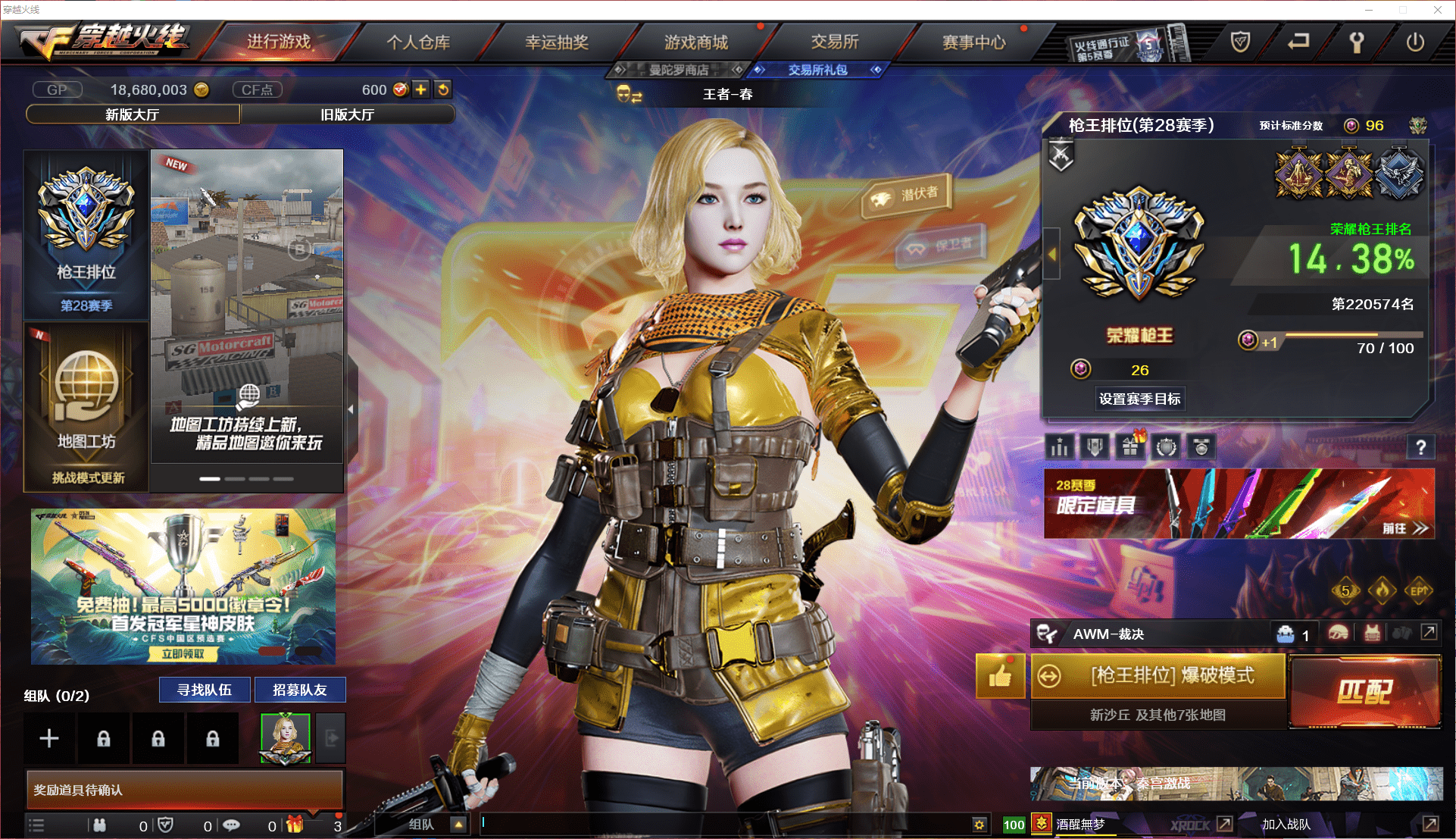Add a teammate with the plus slot
The image size is (1456, 839).
[x=49, y=738]
